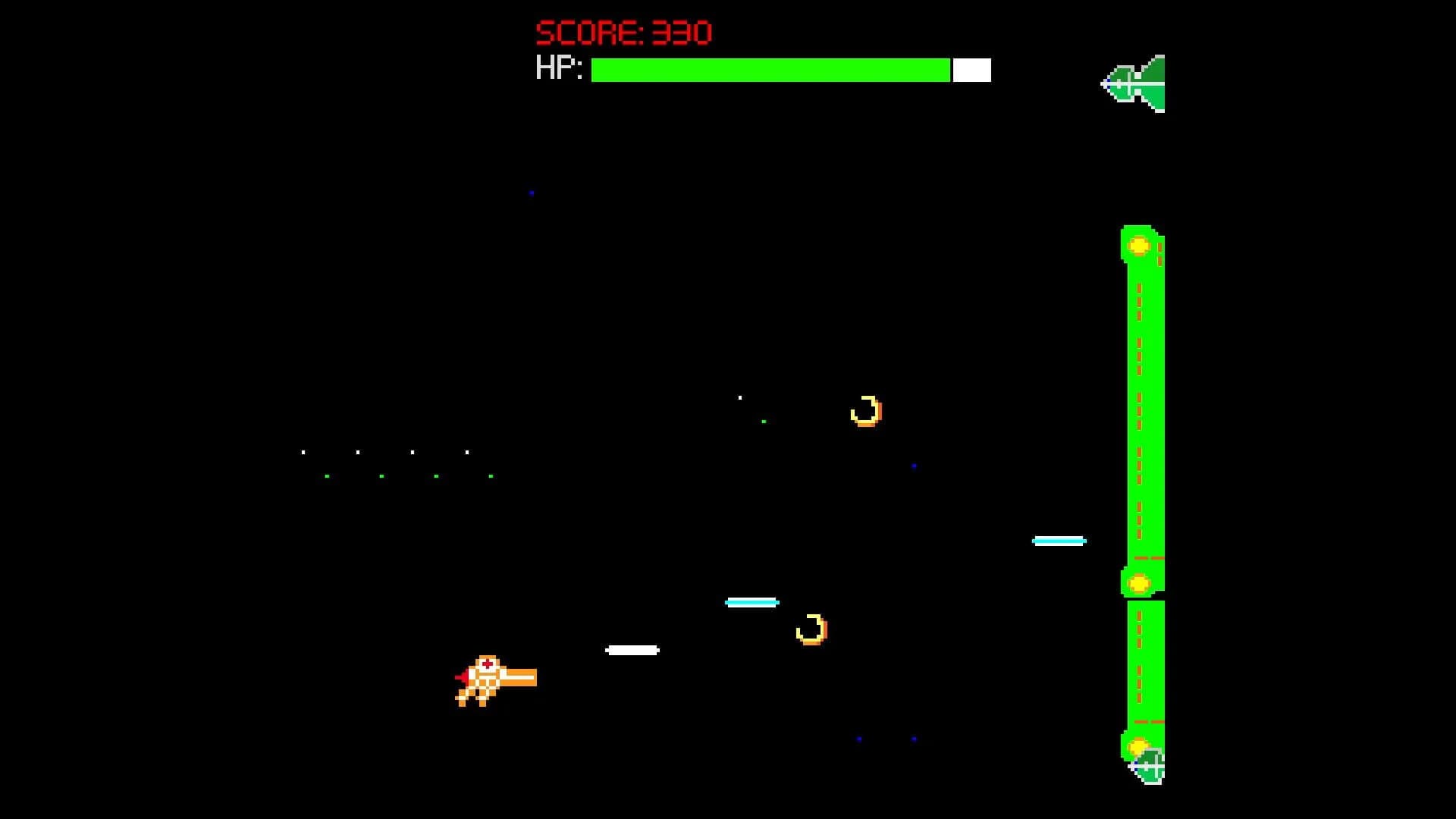Click the cyan laser beam above the lower crescent
Screen dimensions: 1456x819
[x=753, y=601]
